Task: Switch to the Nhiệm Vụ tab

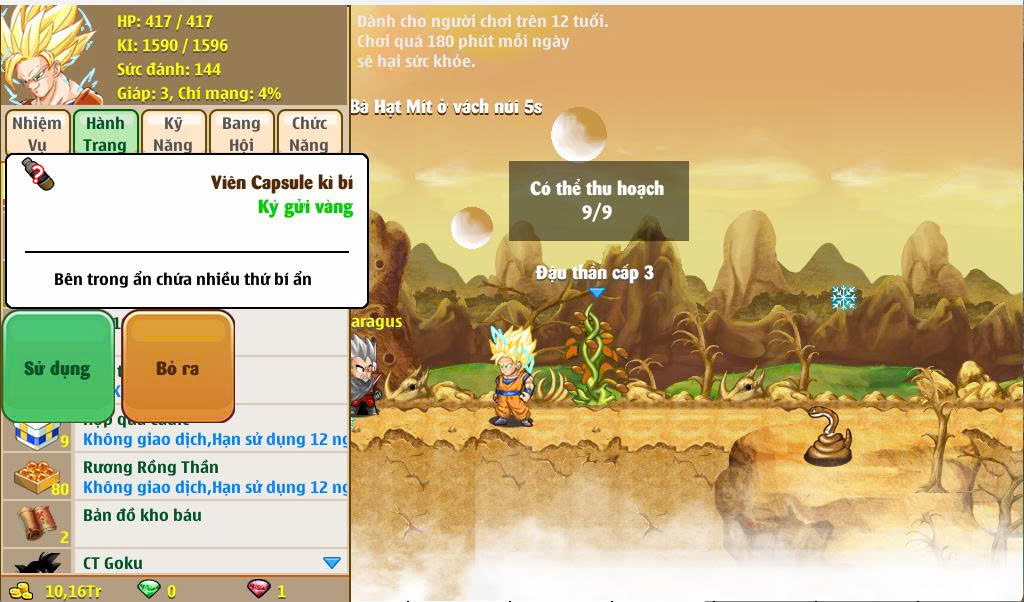Action: pos(37,133)
